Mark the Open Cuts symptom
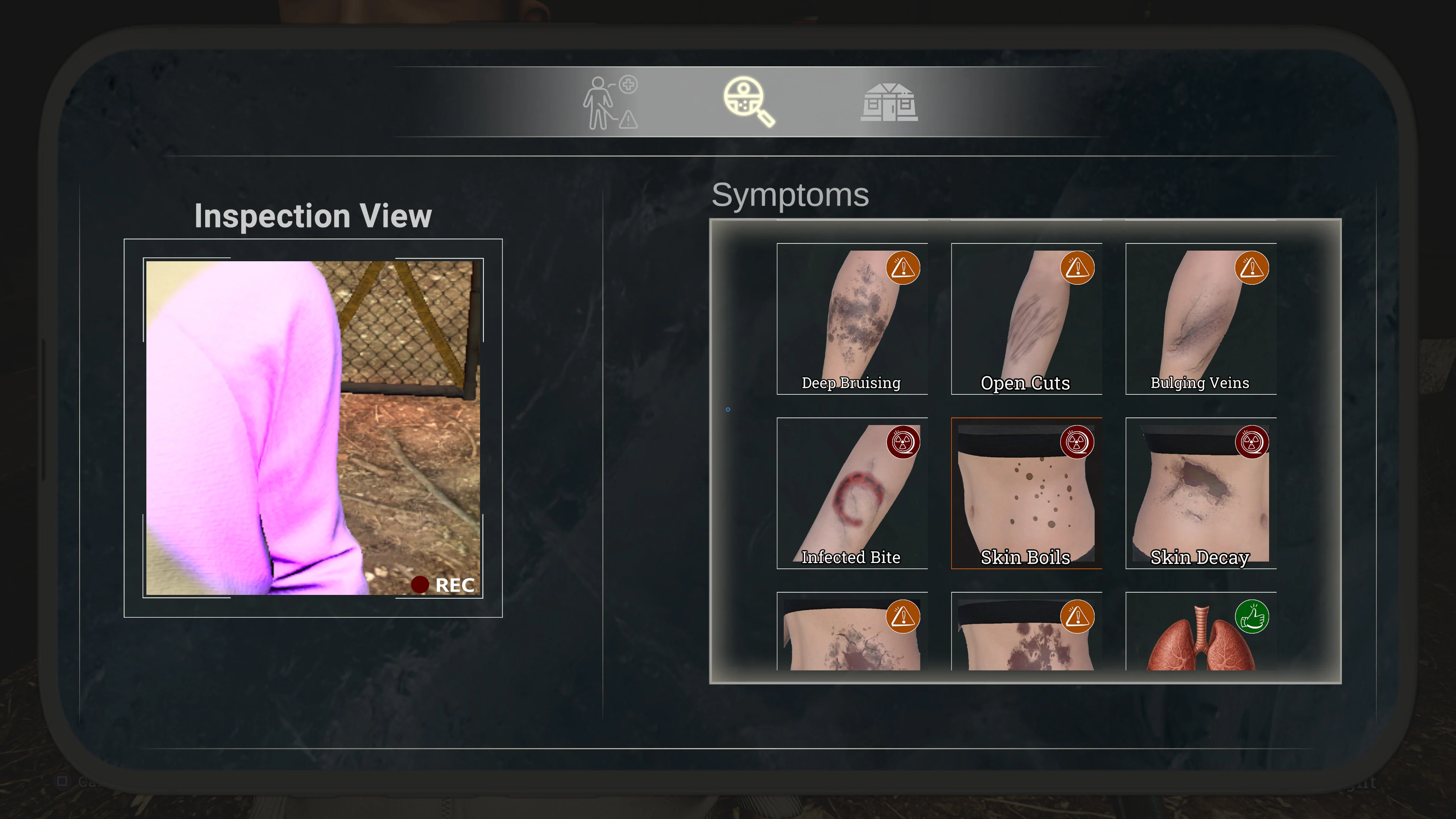This screenshot has width=1456, height=819. [1026, 319]
